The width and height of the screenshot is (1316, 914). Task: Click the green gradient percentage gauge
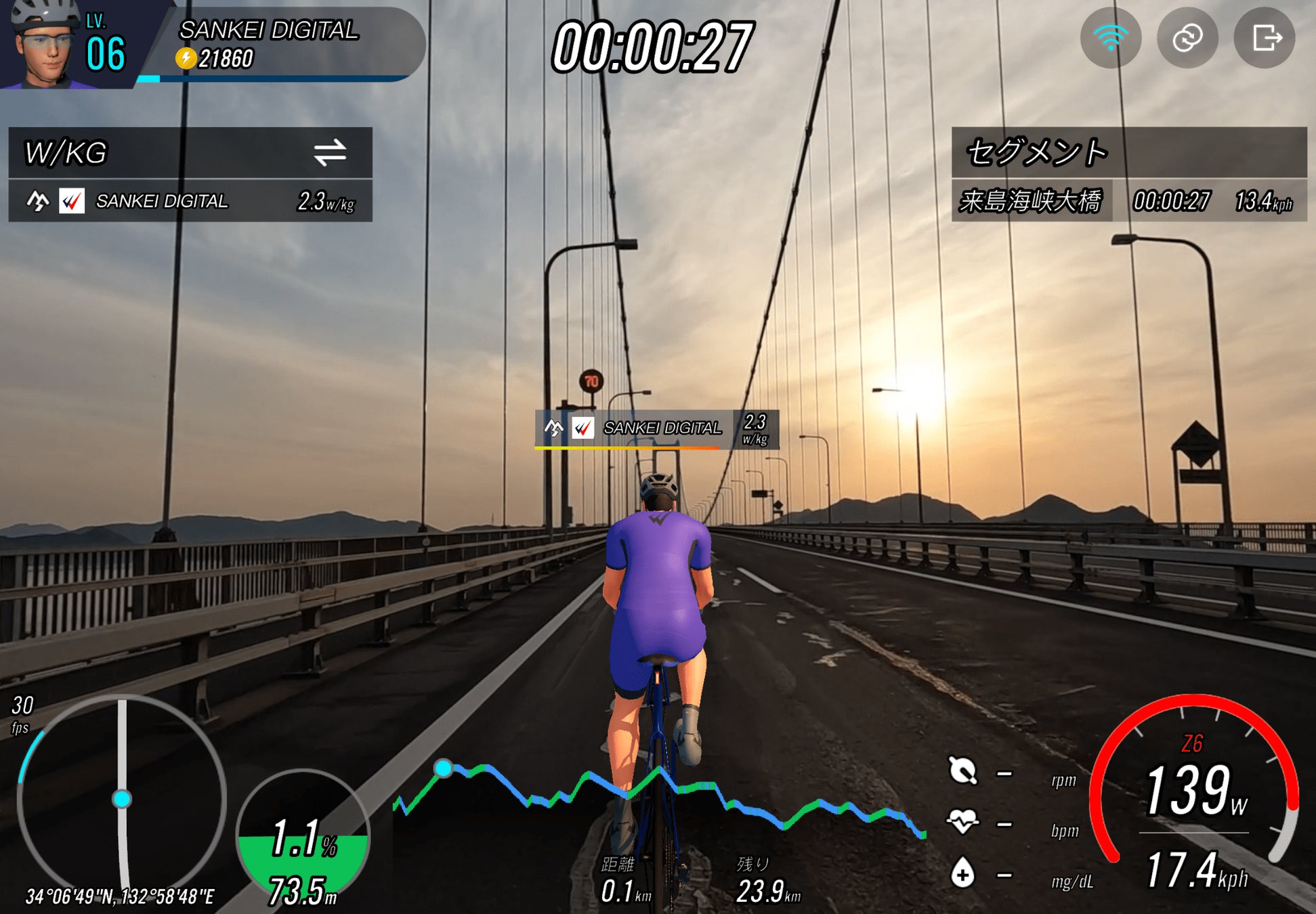point(303,840)
